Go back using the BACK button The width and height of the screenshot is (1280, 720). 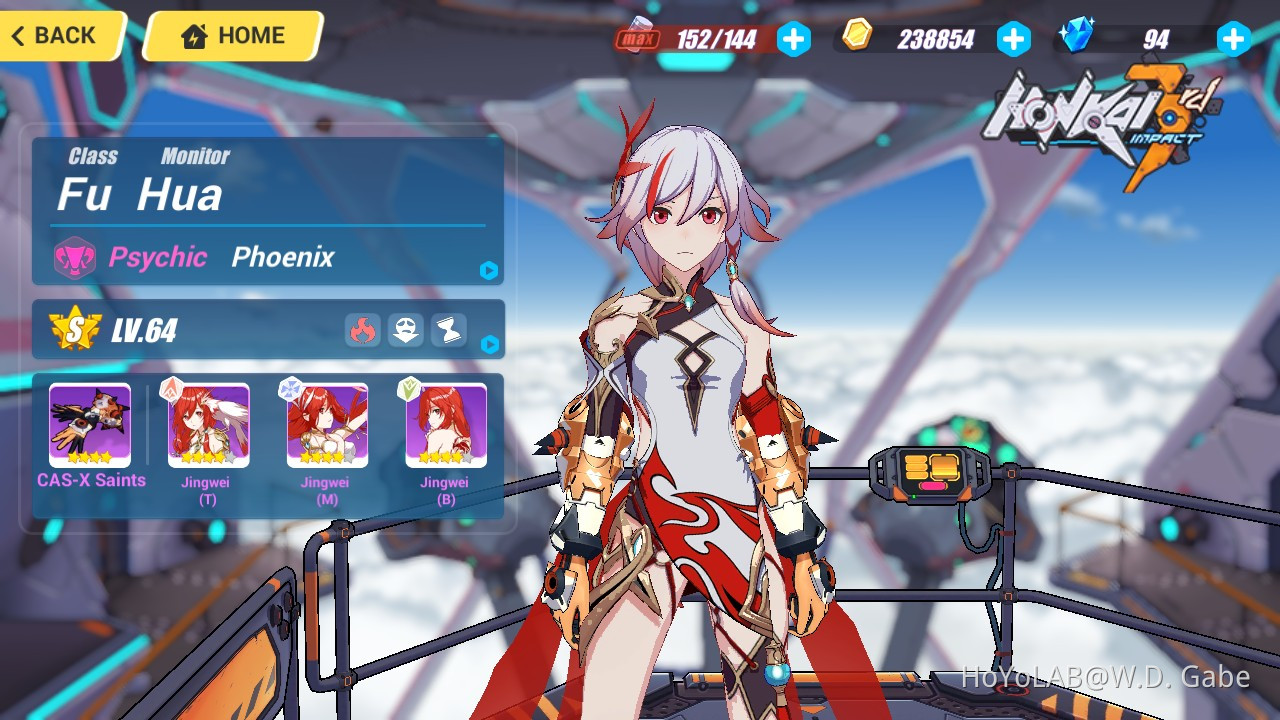point(55,36)
